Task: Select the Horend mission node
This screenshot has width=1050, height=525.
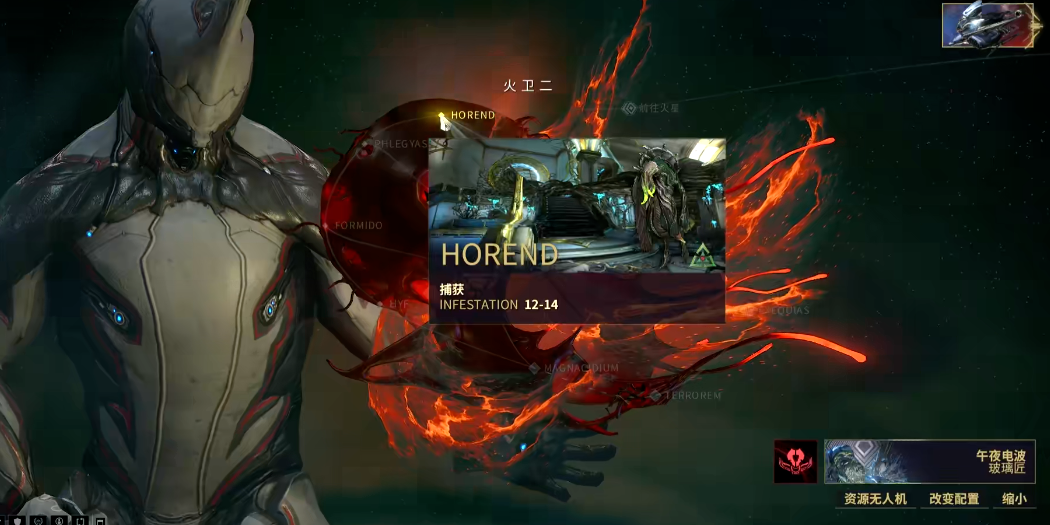Action: coord(443,117)
